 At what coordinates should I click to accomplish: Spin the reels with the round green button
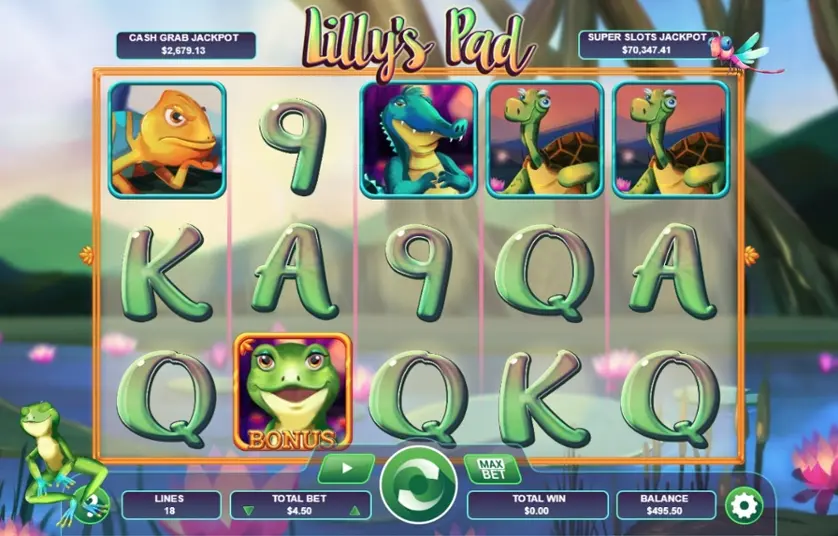[418, 482]
